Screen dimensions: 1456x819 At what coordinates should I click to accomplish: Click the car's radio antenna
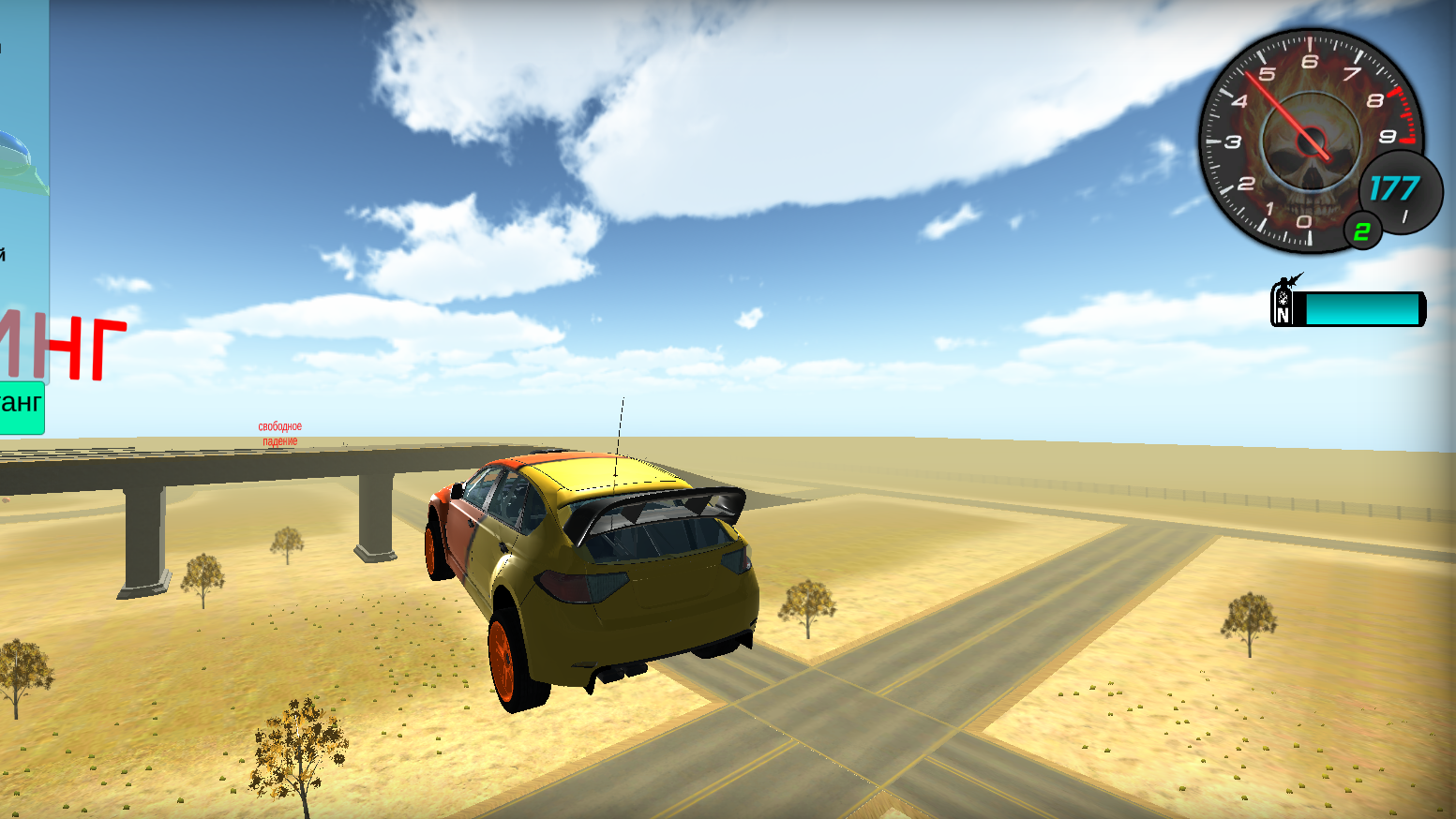tap(619, 422)
